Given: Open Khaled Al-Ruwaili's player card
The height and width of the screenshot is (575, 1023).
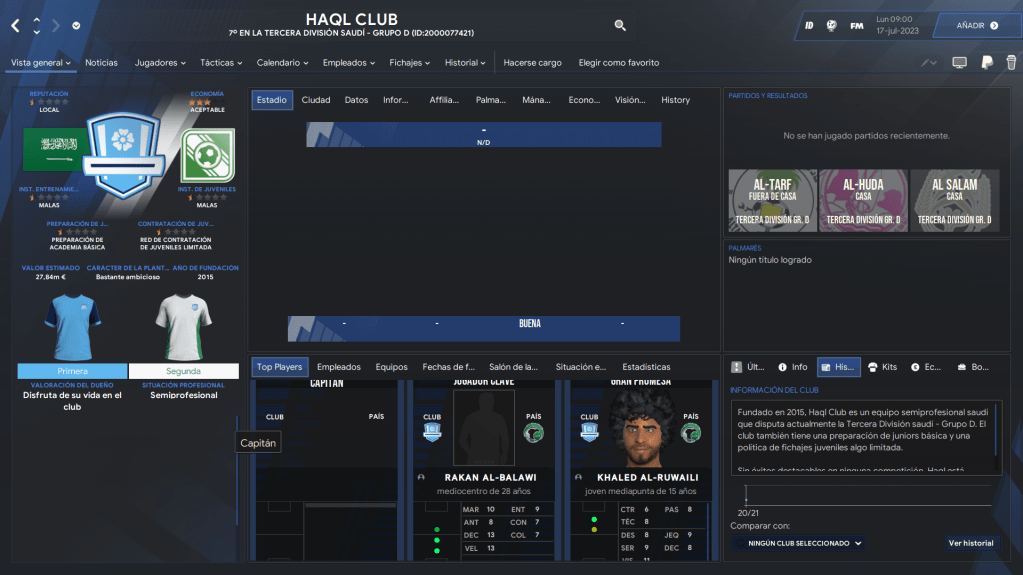Looking at the screenshot, I should click(x=639, y=477).
